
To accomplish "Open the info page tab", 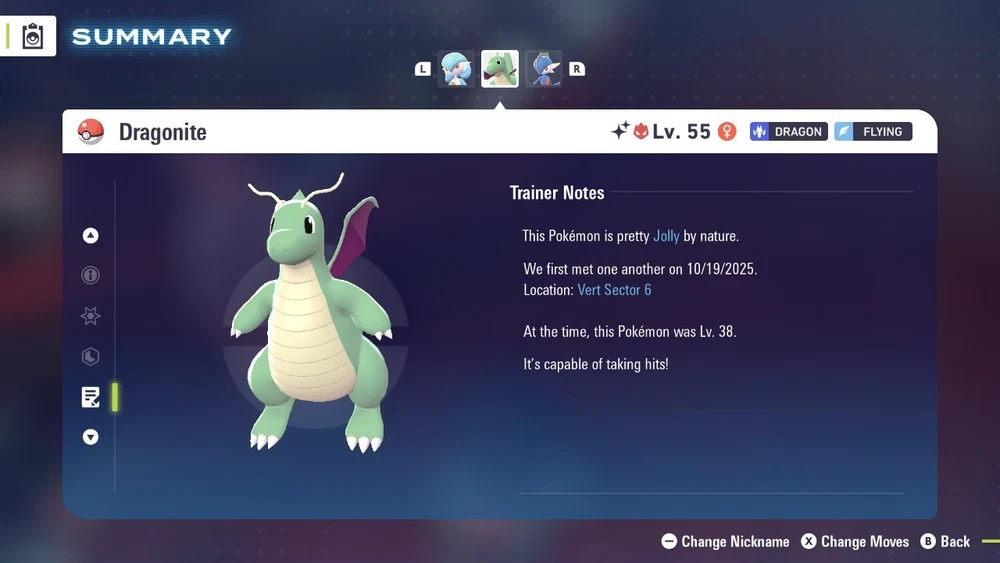I will tap(91, 276).
